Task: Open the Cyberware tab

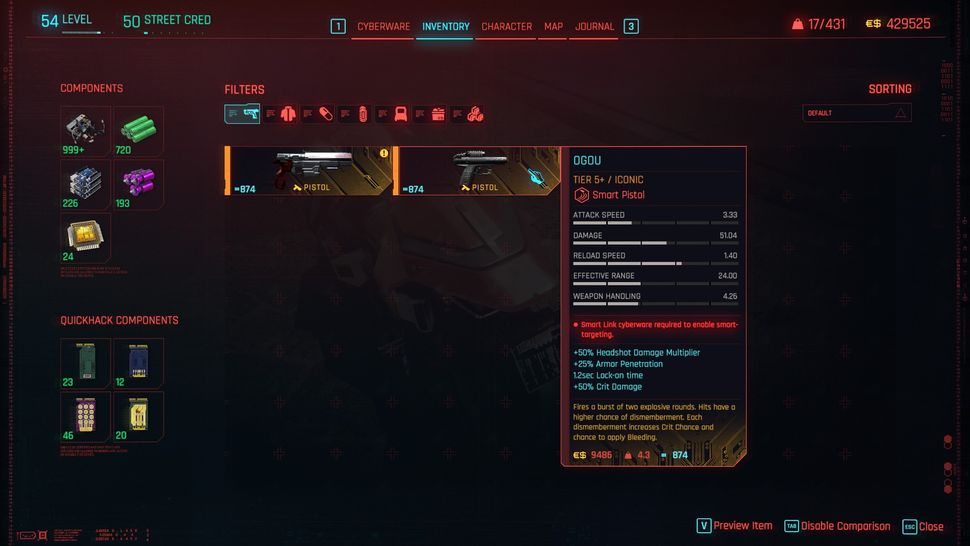Action: pos(383,26)
